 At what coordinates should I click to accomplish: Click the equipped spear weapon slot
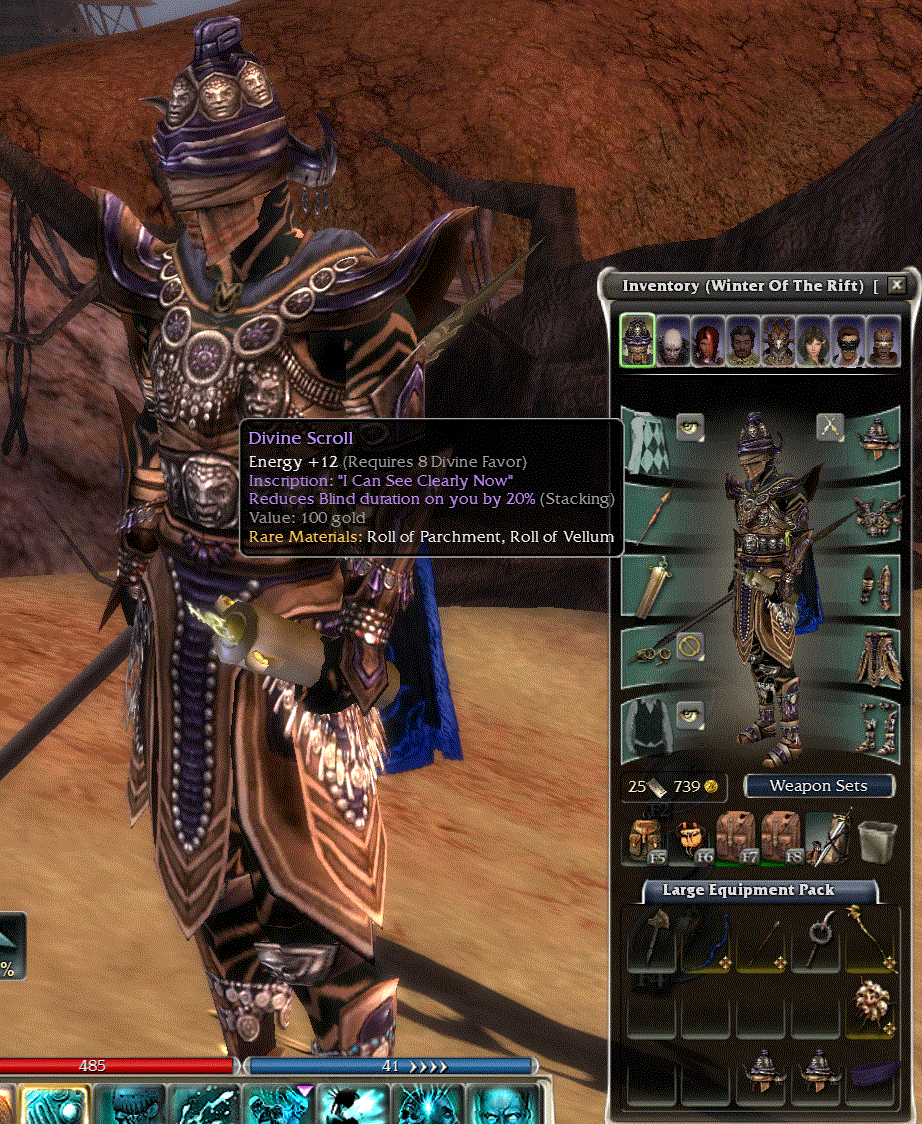[651, 509]
